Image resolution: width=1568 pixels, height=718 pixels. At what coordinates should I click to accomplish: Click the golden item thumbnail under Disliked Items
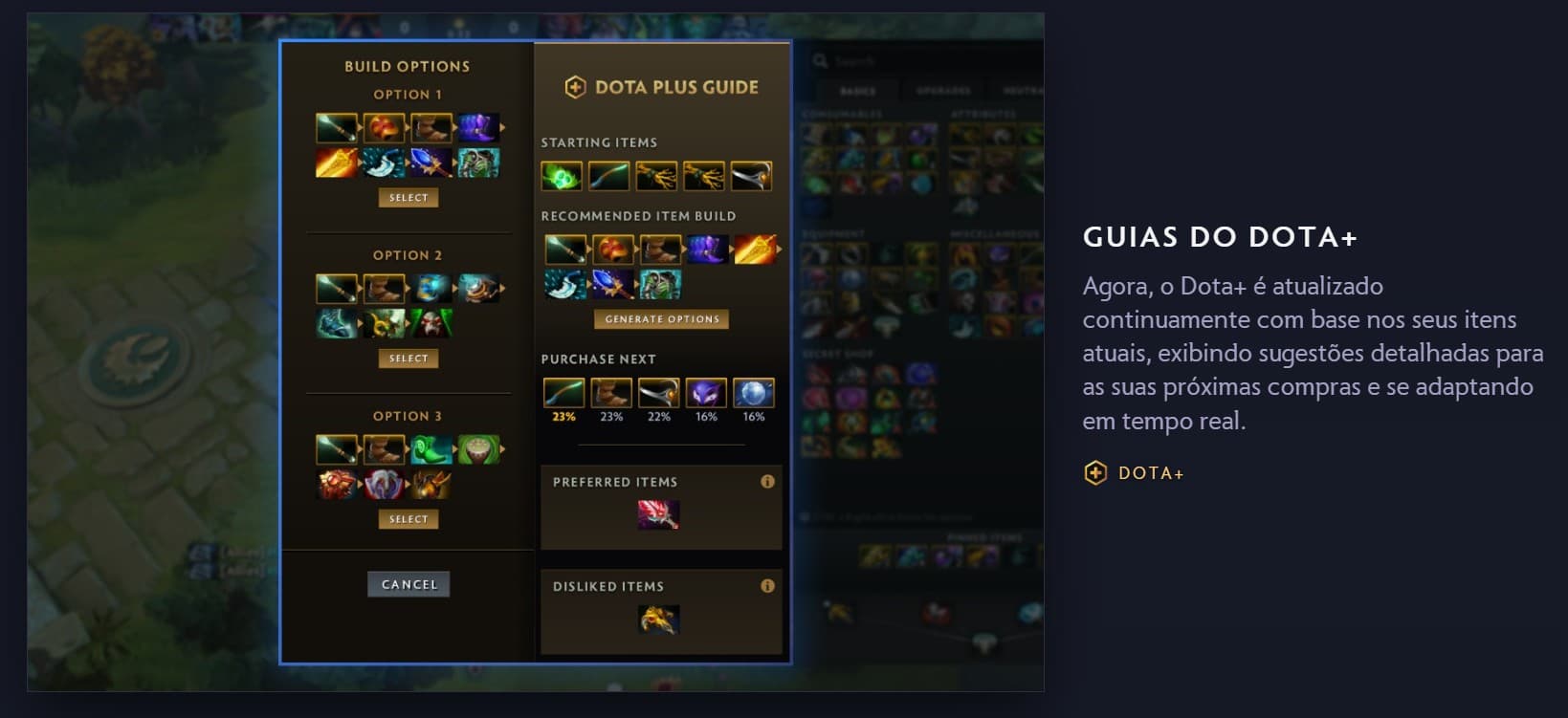tap(661, 621)
